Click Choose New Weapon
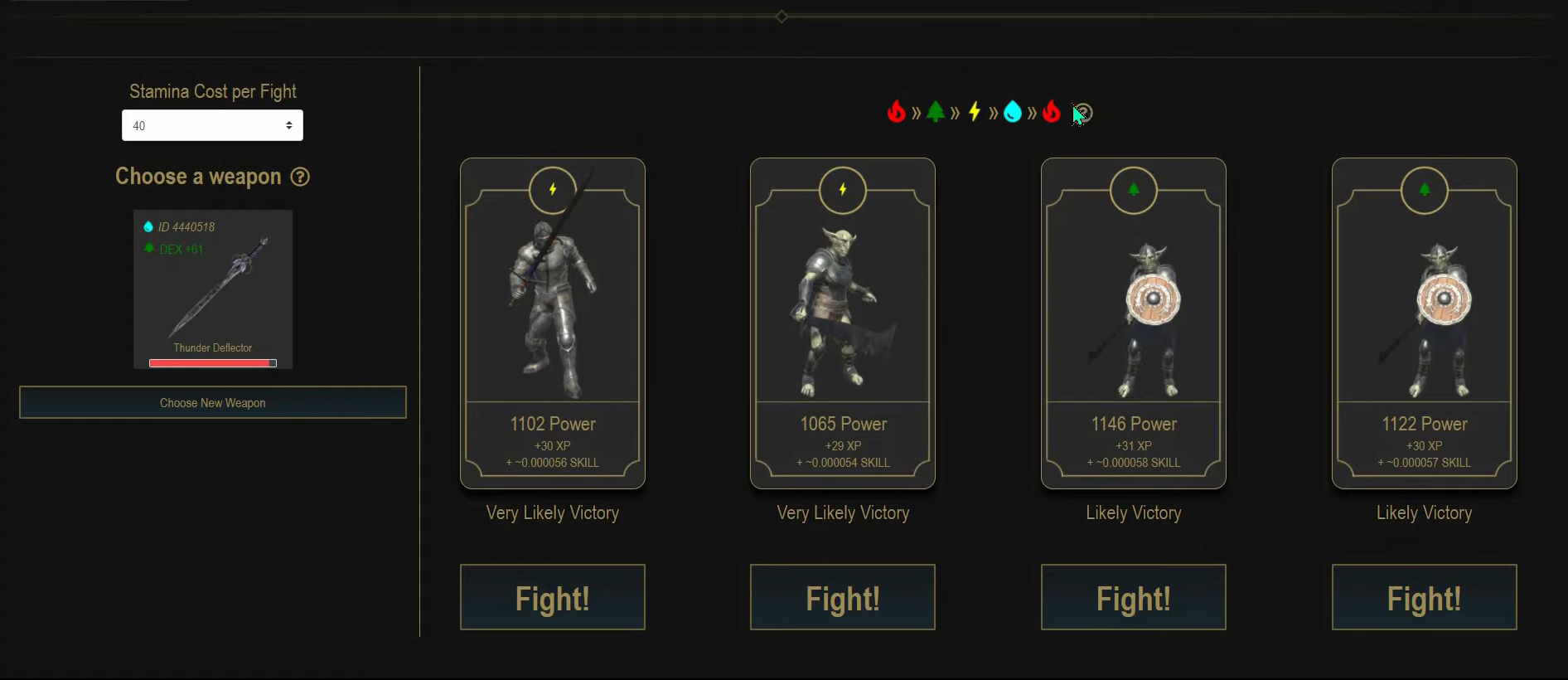The height and width of the screenshot is (680, 1568). (x=212, y=402)
